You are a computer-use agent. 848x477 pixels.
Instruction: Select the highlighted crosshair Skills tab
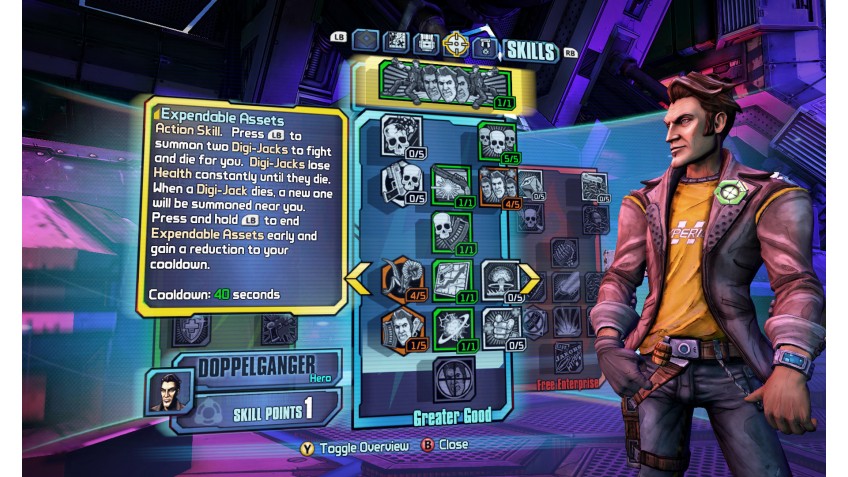point(456,42)
